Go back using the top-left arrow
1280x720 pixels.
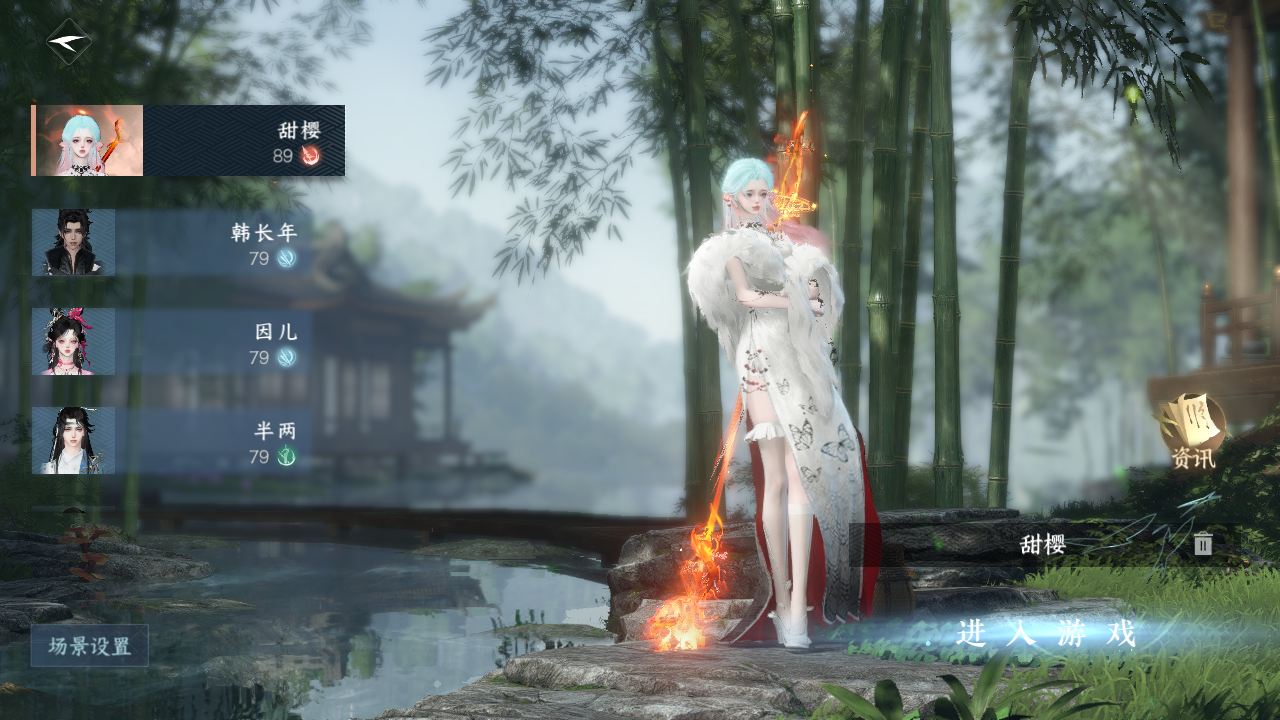[68, 42]
